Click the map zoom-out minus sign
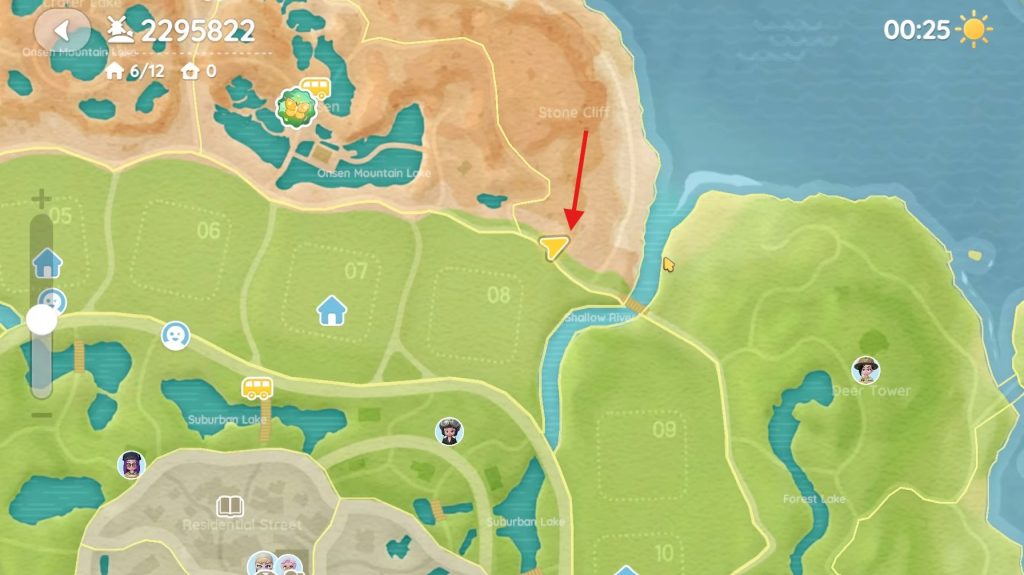Viewport: 1024px width, 575px height. point(41,414)
